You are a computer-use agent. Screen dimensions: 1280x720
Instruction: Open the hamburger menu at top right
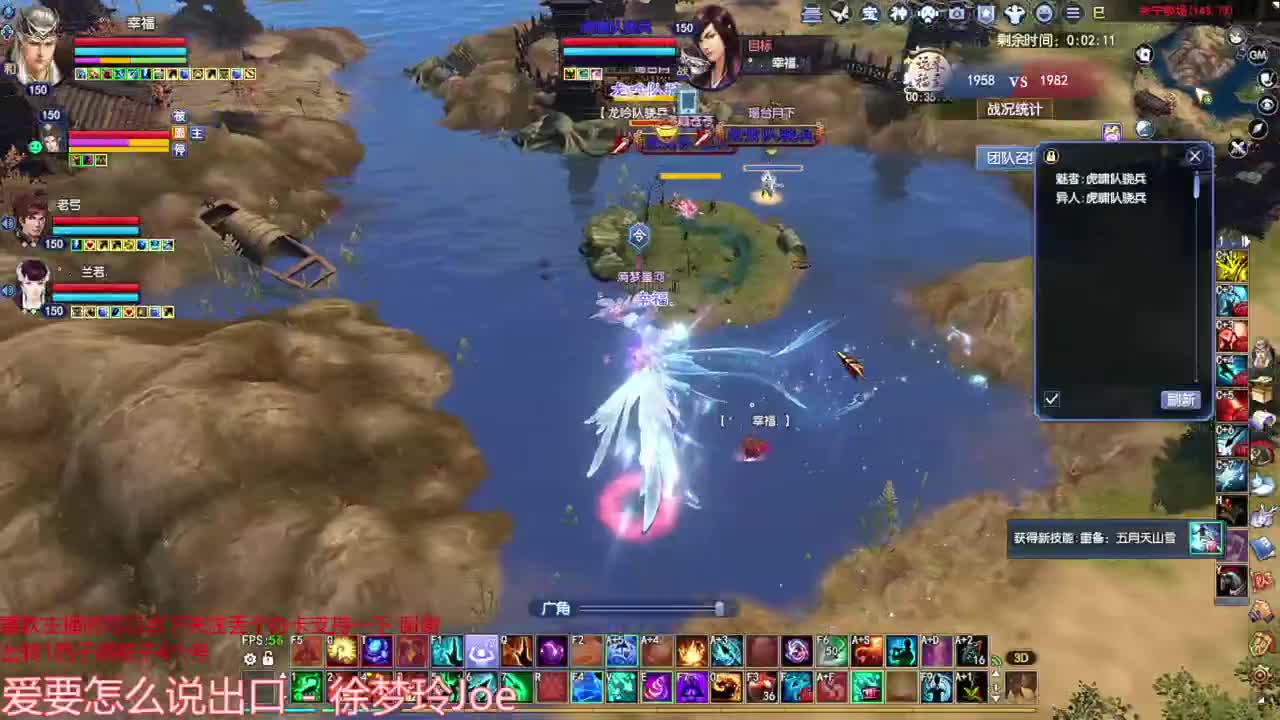(x=1072, y=13)
